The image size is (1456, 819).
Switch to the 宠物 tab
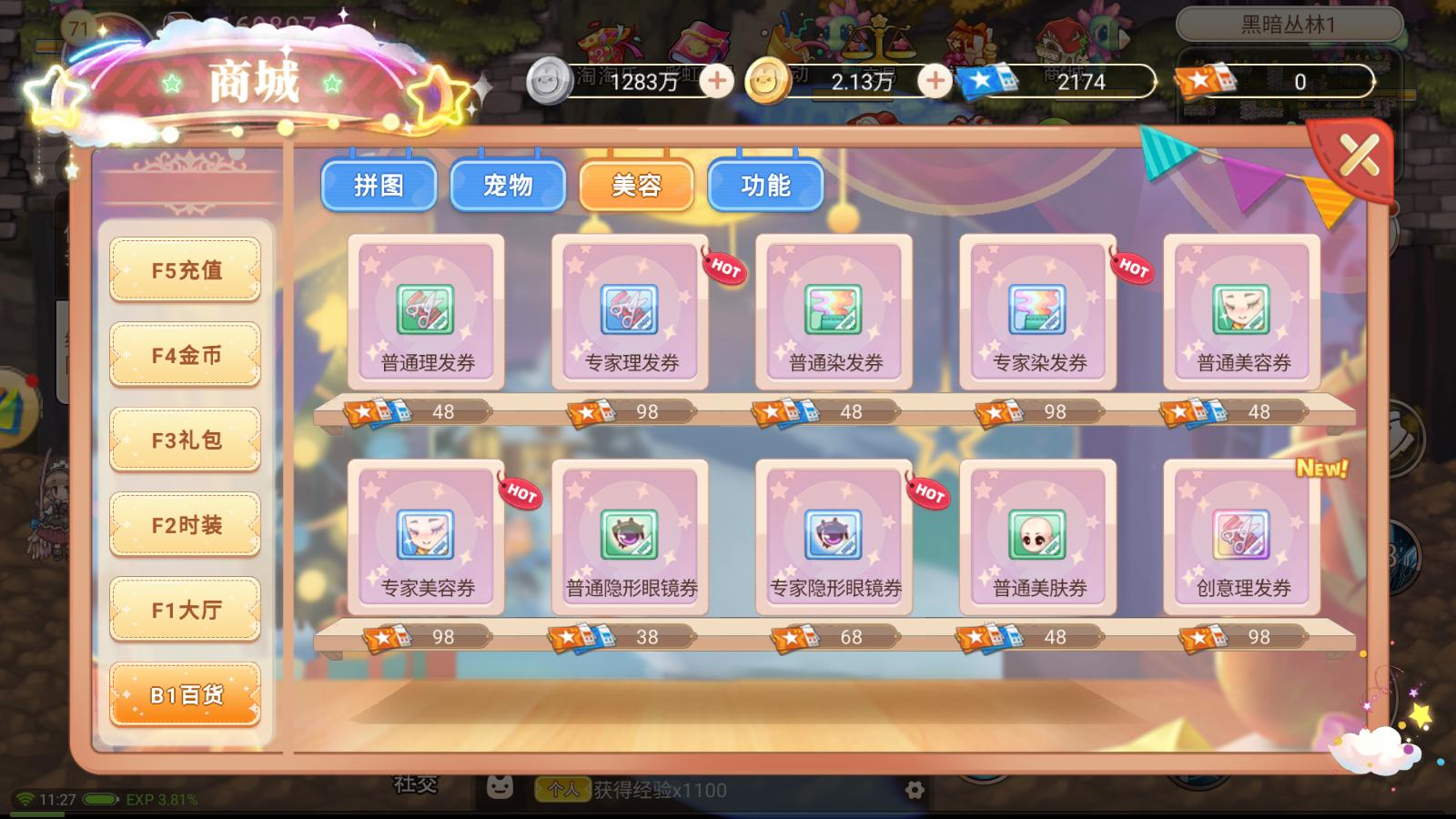[508, 185]
